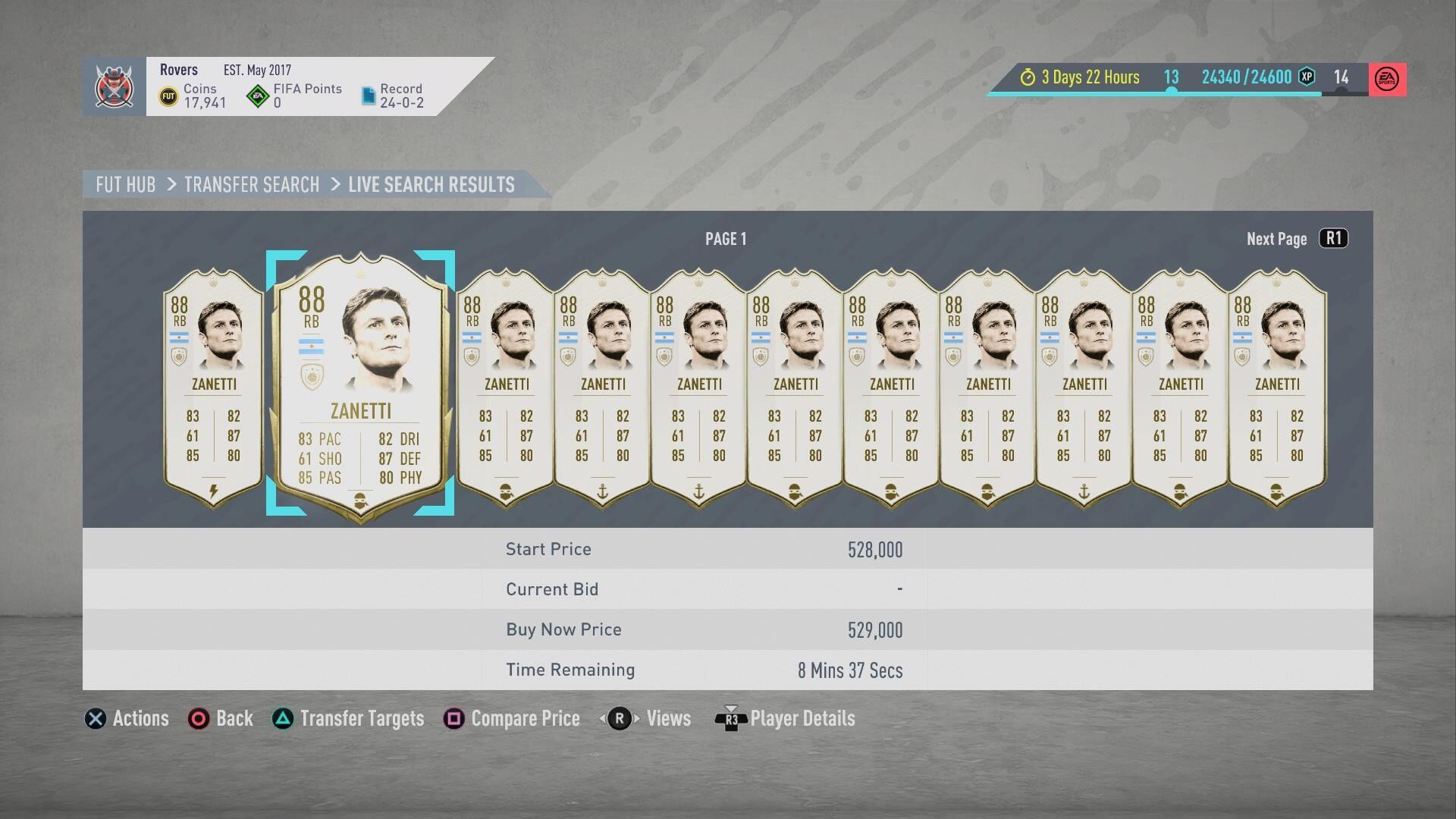
Task: Click the Rovers club crest
Action: point(115,86)
